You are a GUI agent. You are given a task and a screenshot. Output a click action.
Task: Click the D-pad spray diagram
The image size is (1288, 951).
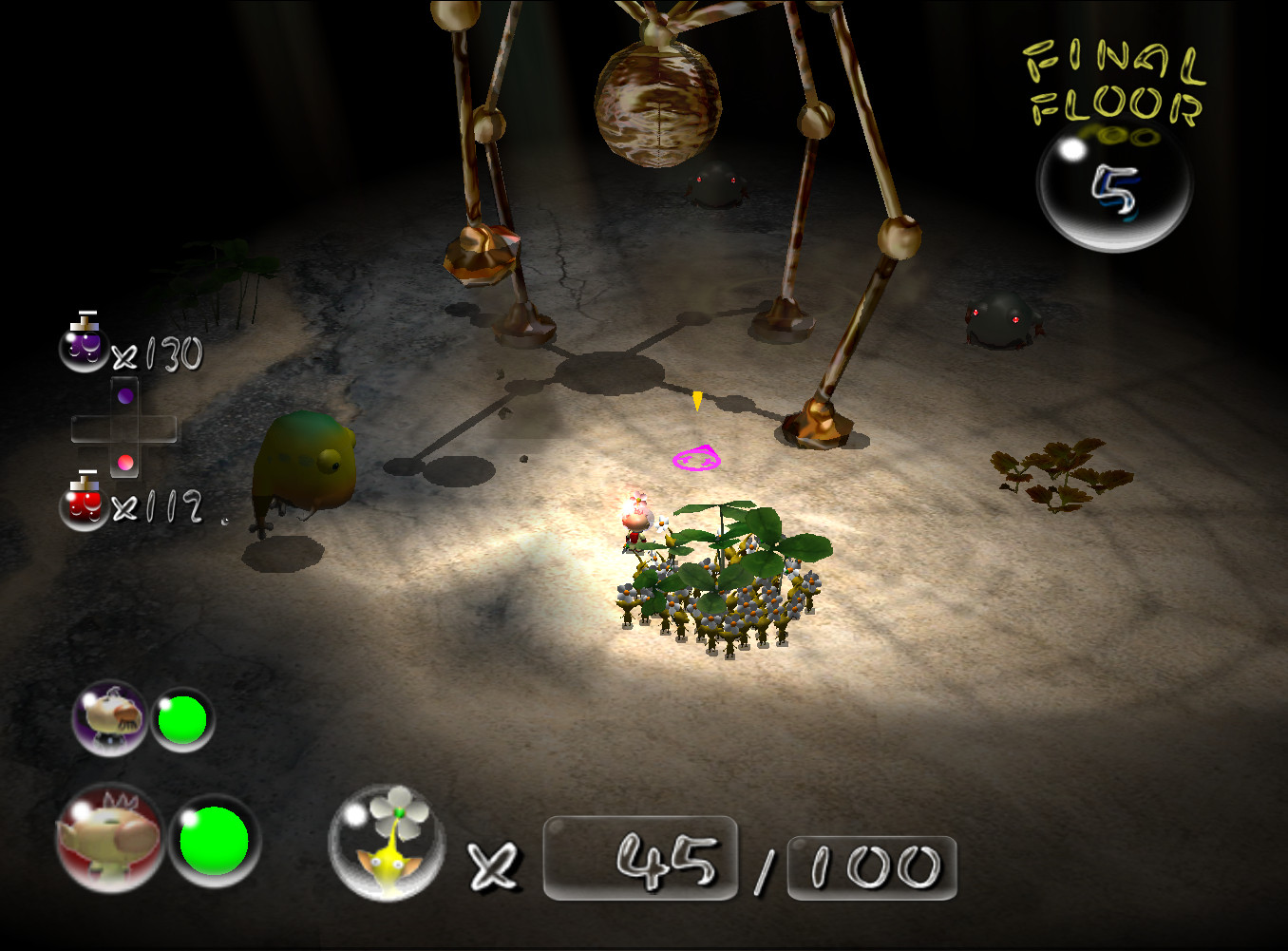coord(126,429)
